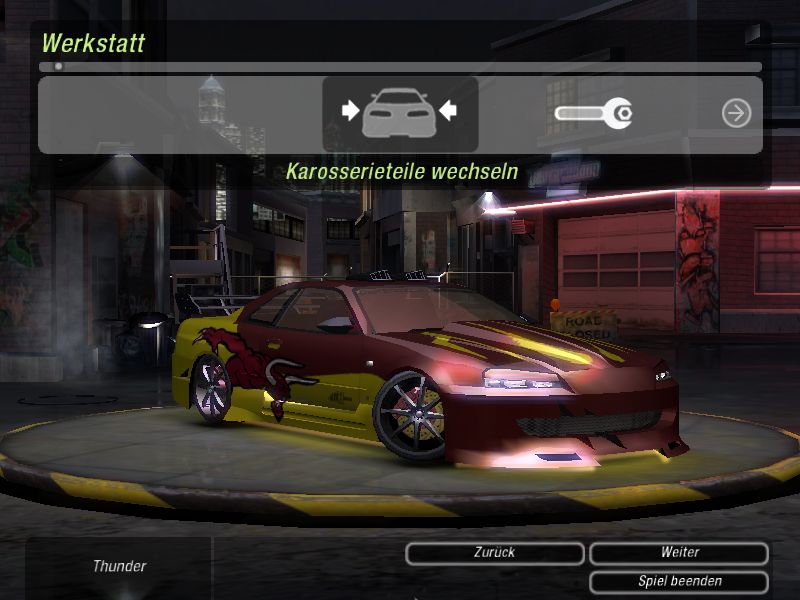This screenshot has height=600, width=800.
Task: Show next category with right arrow
Action: point(736,113)
